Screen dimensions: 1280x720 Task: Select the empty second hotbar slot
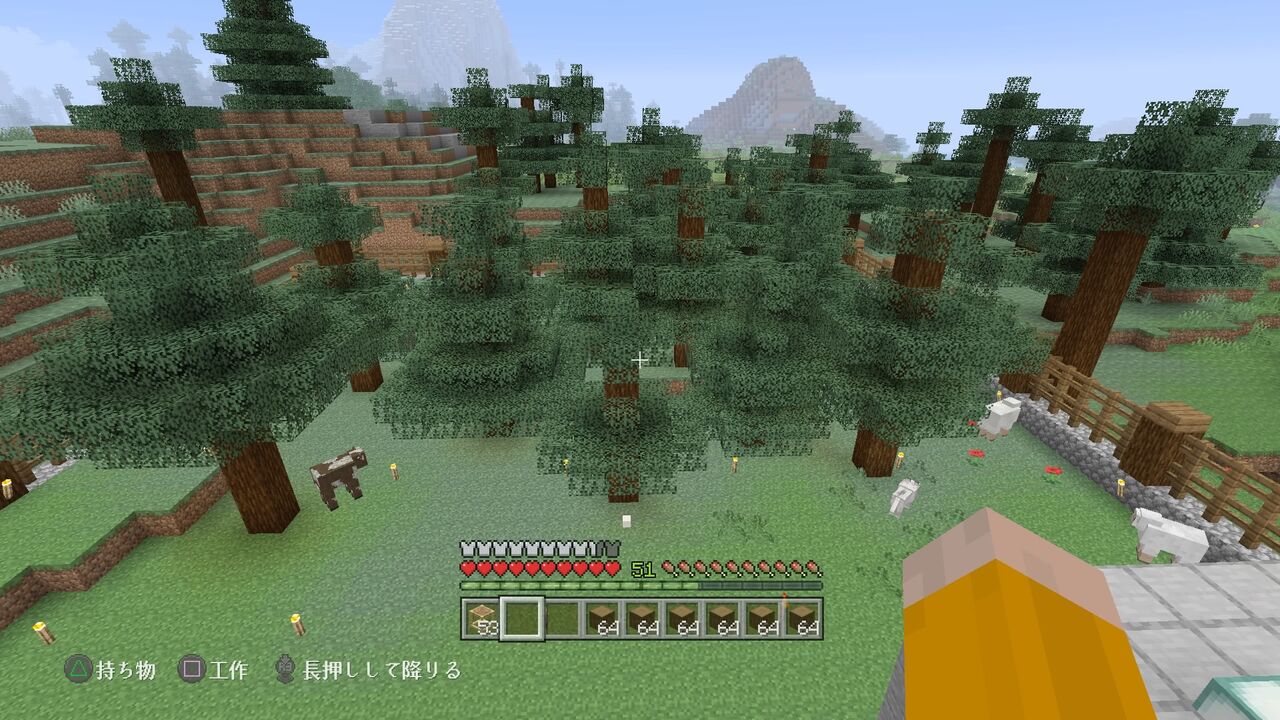pos(521,616)
